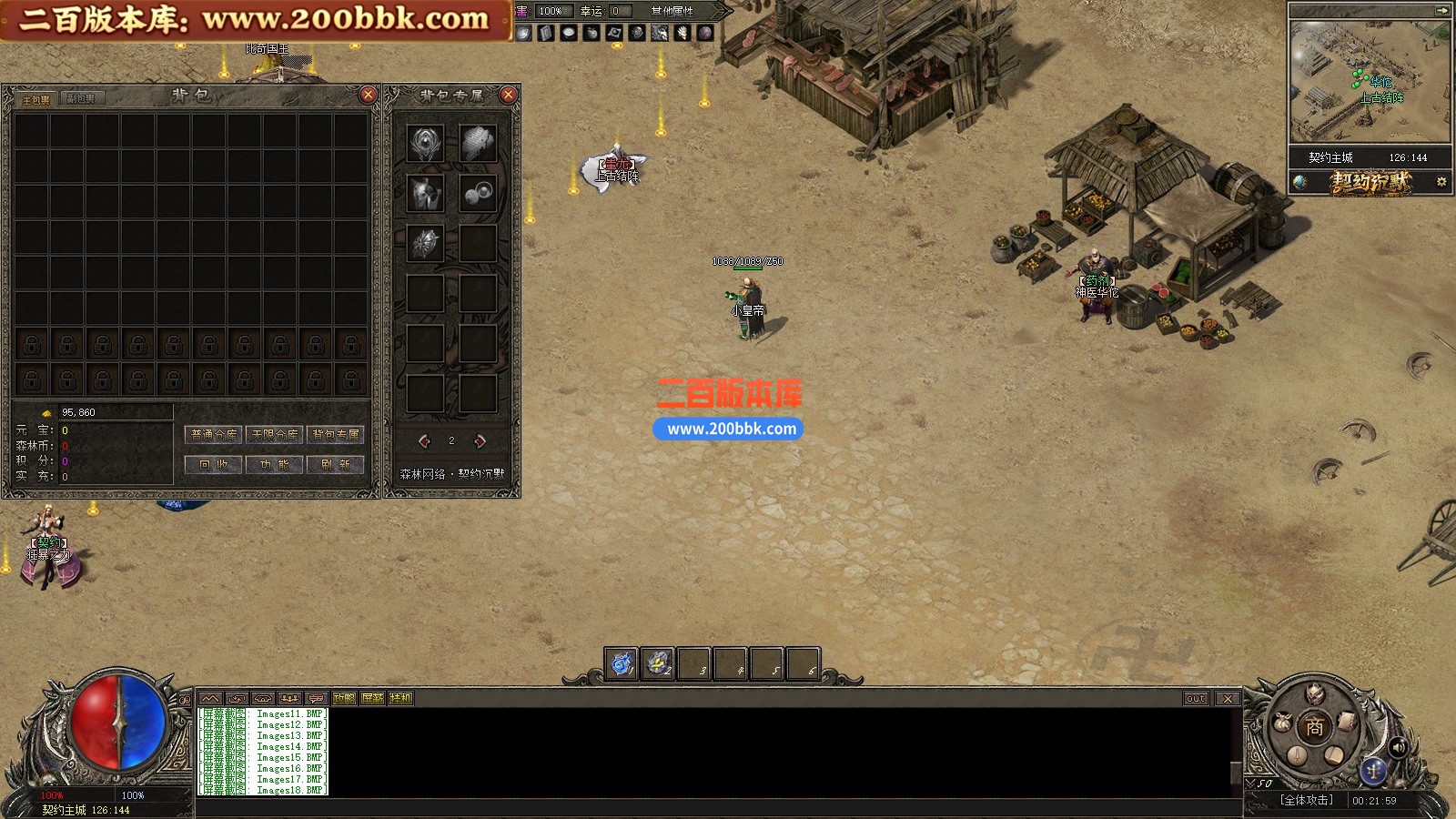Go to previous page in 背包专属
Image resolution: width=1456 pixels, height=819 pixels.
424,441
